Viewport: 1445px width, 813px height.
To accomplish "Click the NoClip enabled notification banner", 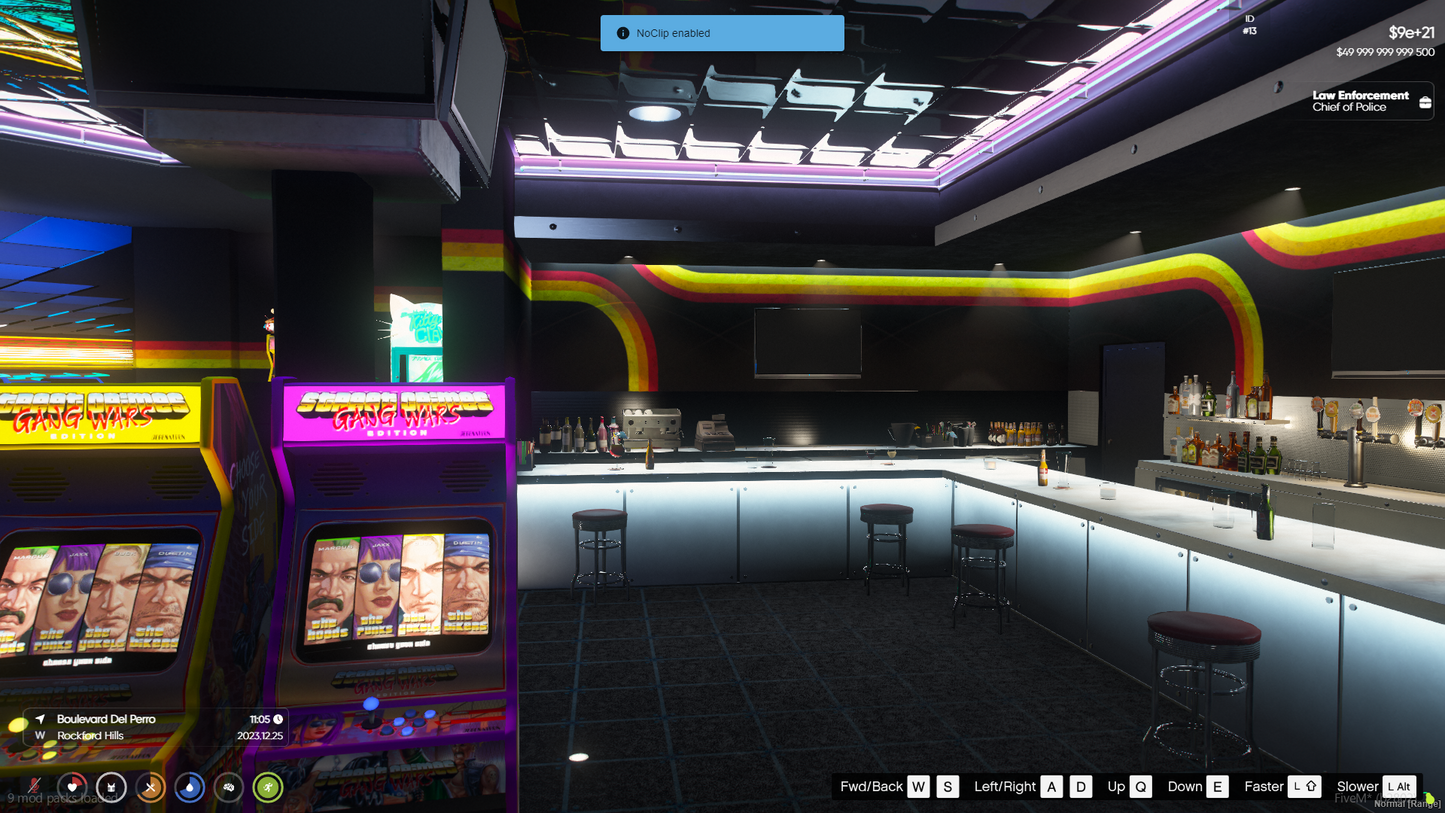I will click(722, 33).
